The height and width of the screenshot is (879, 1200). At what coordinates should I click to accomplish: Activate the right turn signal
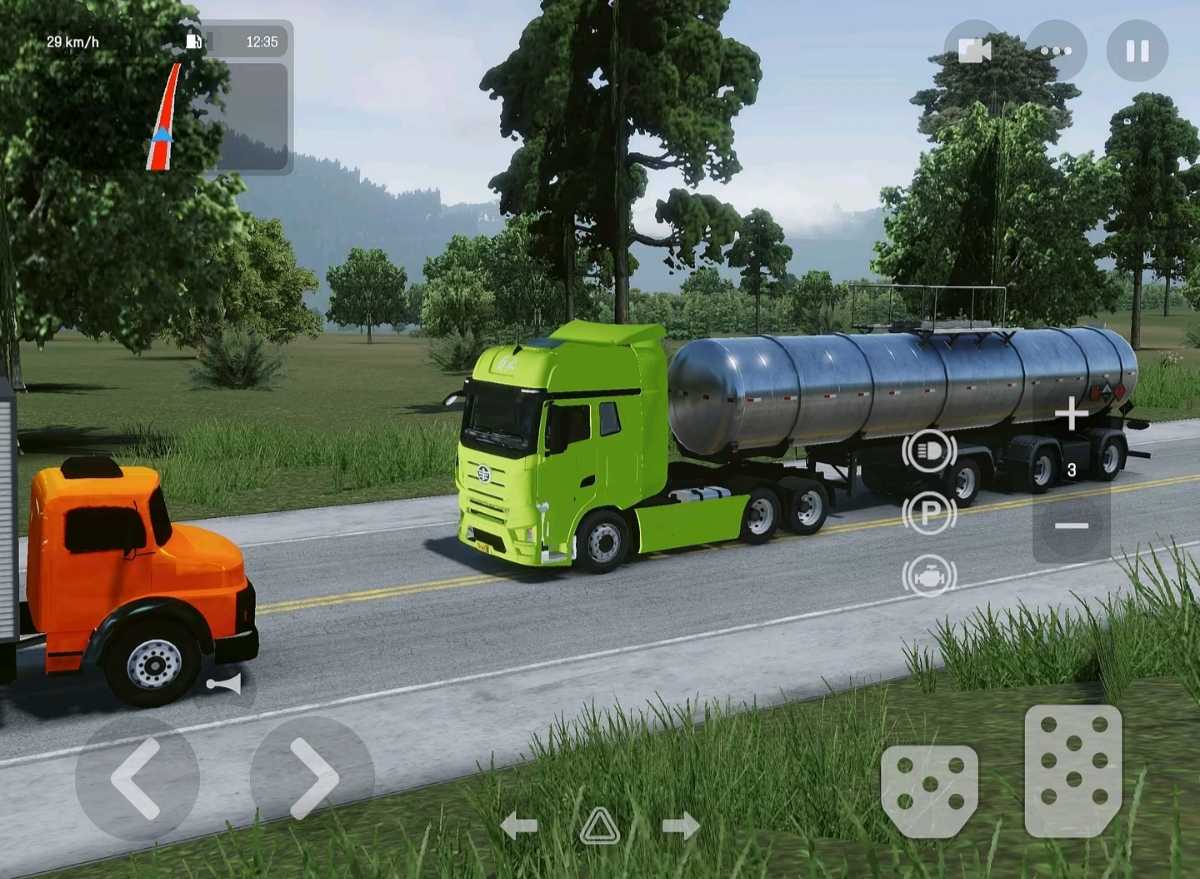681,826
